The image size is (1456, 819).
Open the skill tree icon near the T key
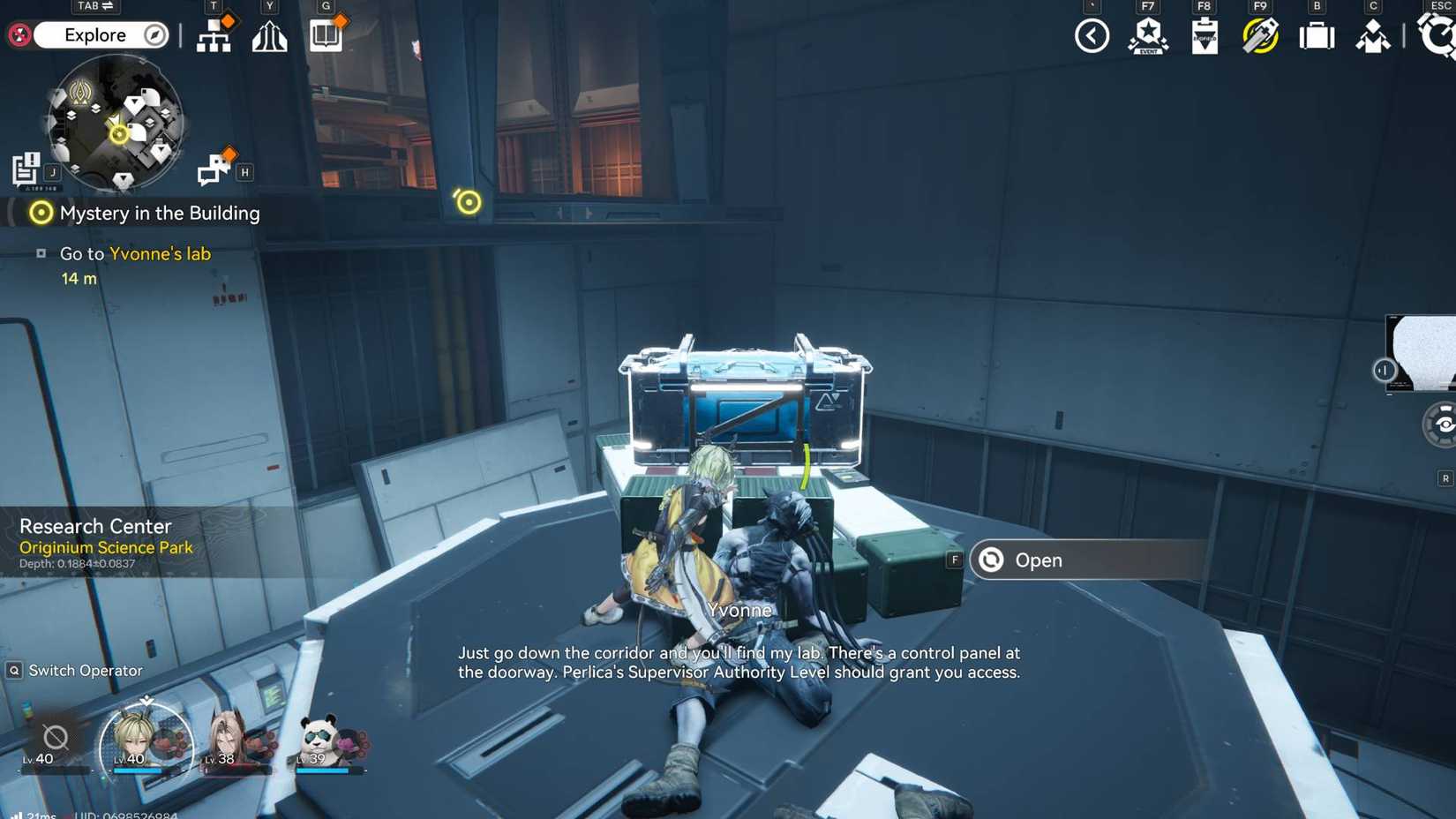(214, 37)
